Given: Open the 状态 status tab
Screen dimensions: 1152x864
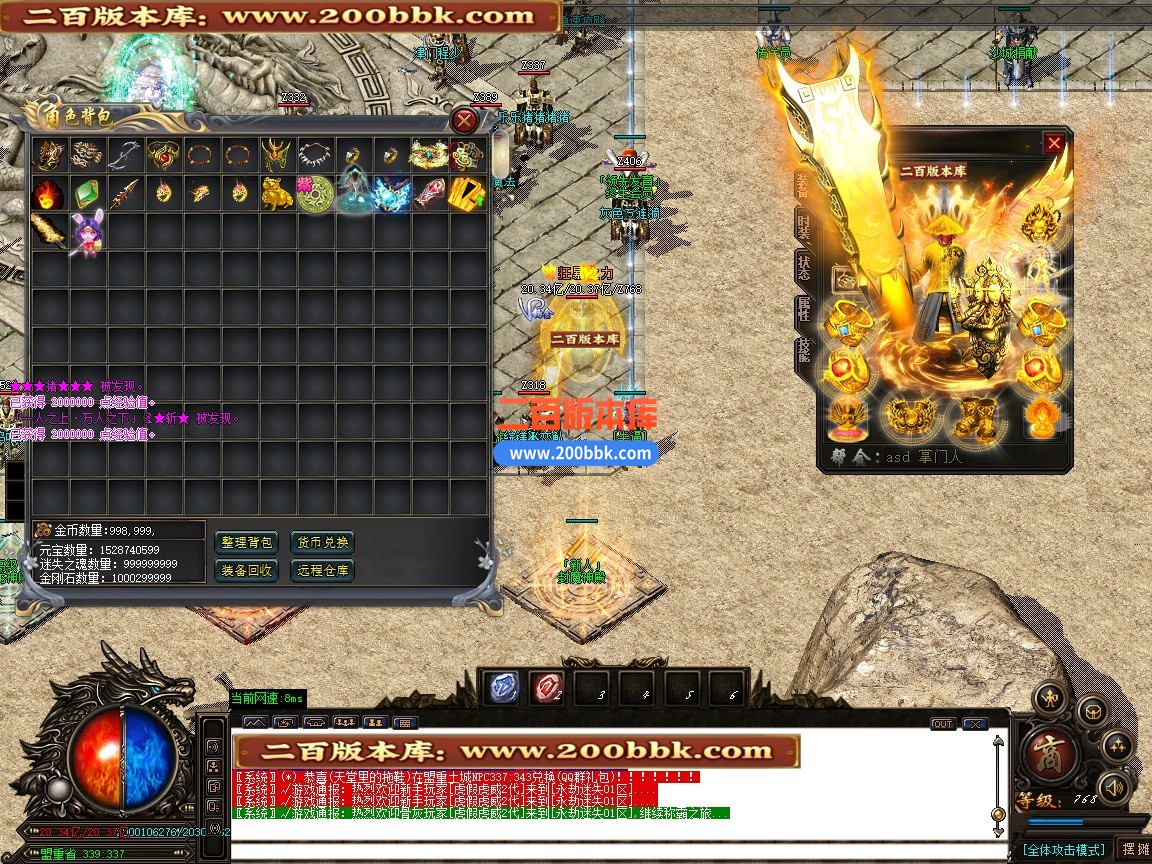Looking at the screenshot, I should pyautogui.click(x=803, y=268).
